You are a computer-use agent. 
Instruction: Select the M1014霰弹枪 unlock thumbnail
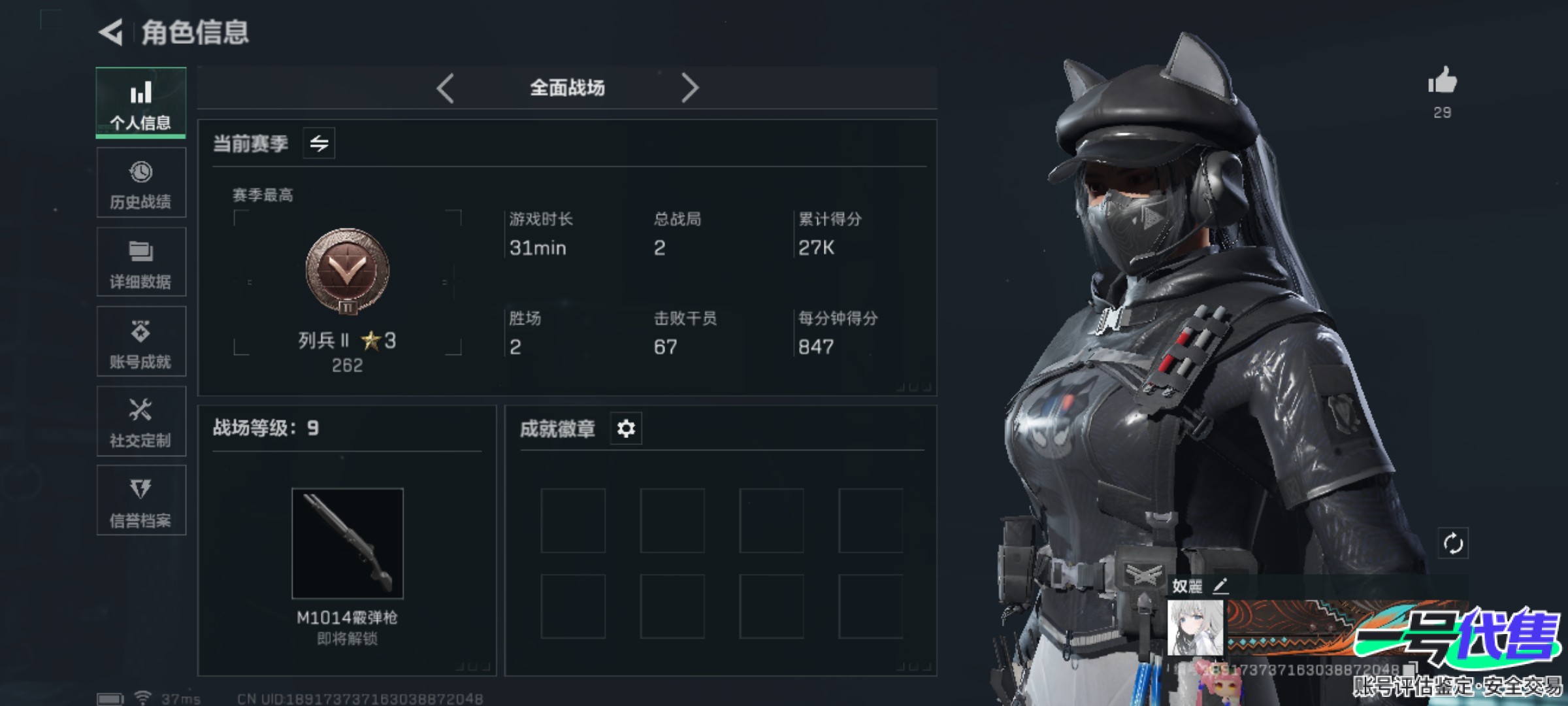347,543
